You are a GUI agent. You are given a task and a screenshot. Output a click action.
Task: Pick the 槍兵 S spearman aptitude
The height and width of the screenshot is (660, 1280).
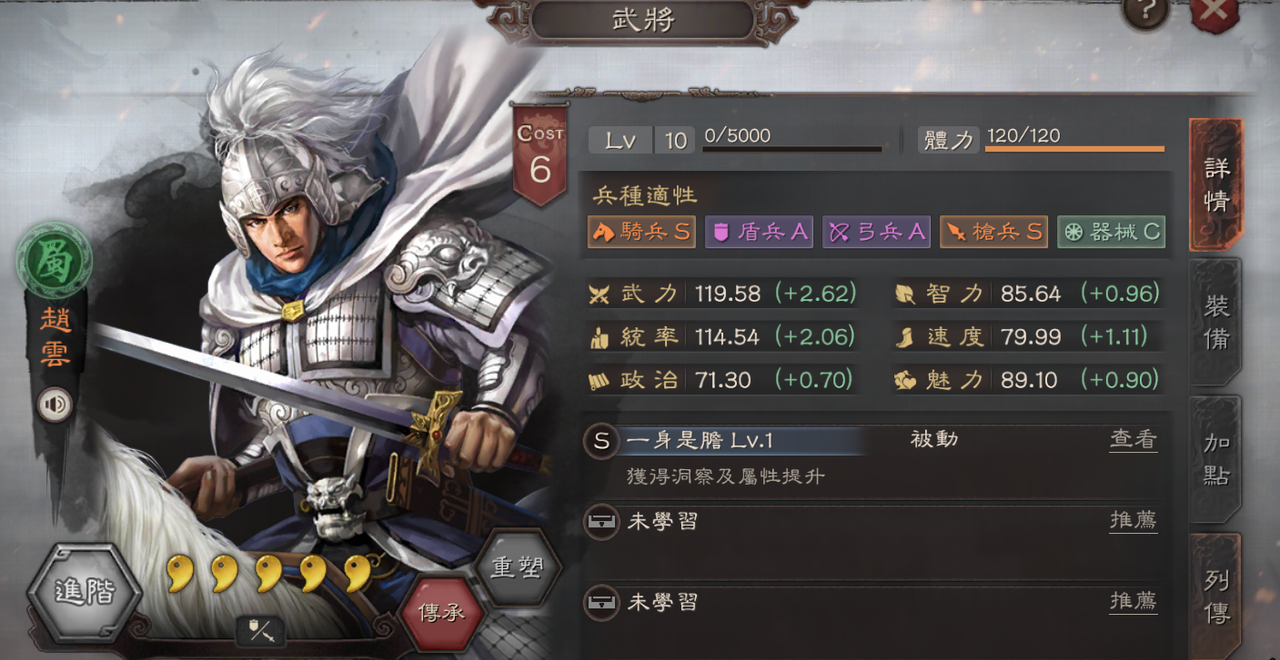tap(994, 232)
